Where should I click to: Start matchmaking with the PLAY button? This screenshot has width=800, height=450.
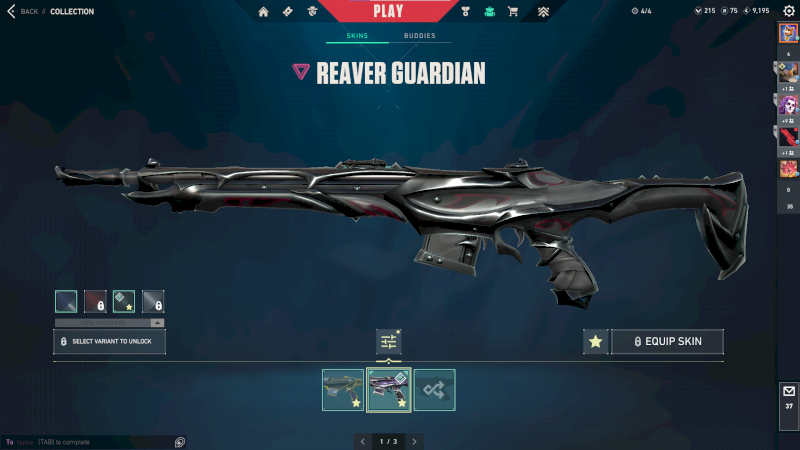[x=388, y=11]
